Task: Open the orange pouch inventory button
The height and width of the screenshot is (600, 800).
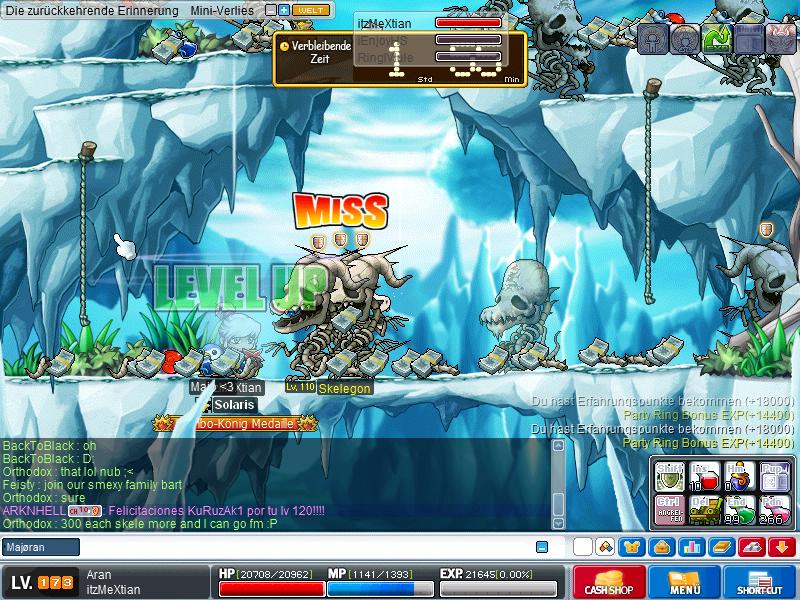Action: 661,547
